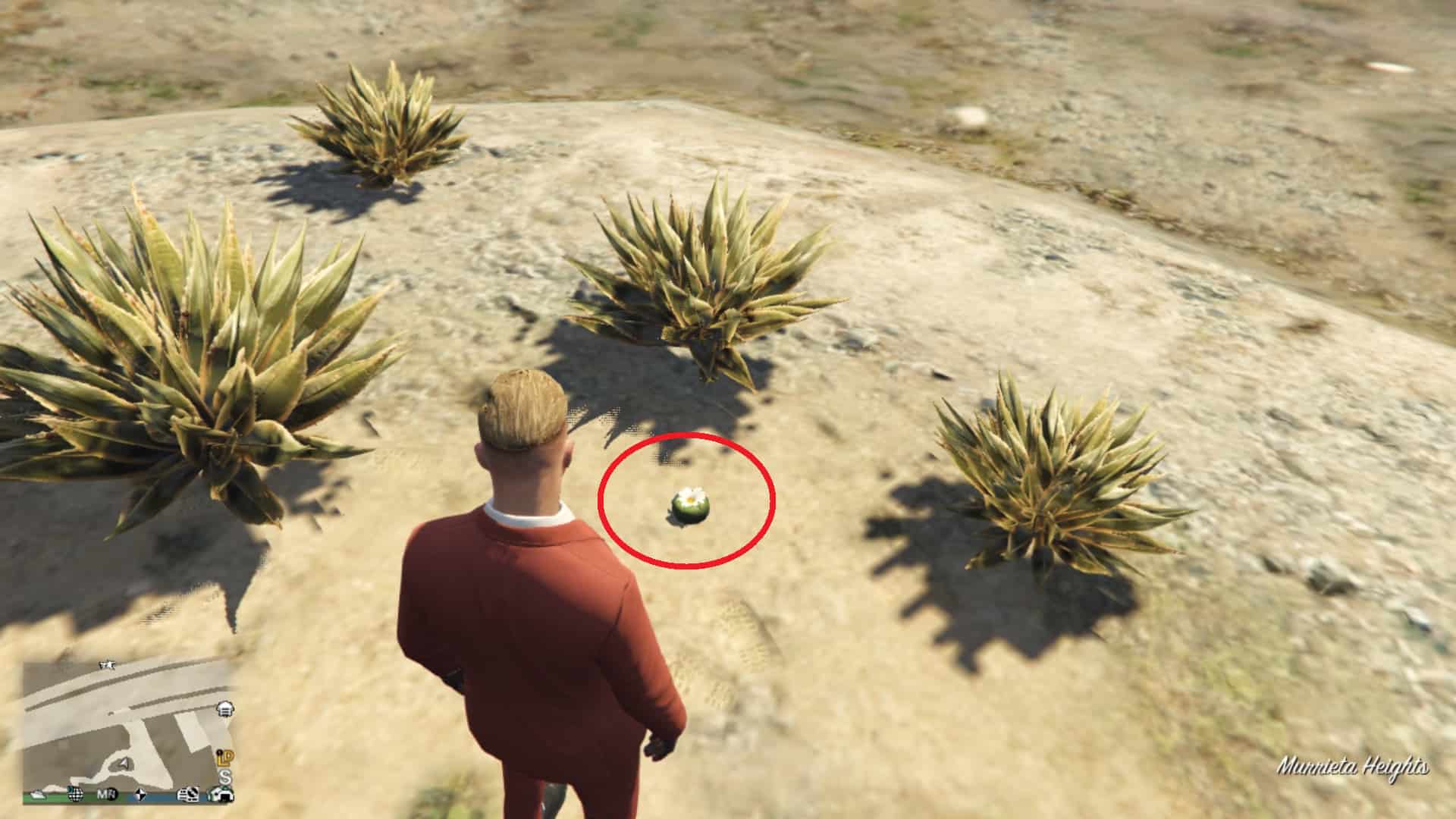
Task: Click the checkered circle minimap blip
Action: tap(140, 795)
